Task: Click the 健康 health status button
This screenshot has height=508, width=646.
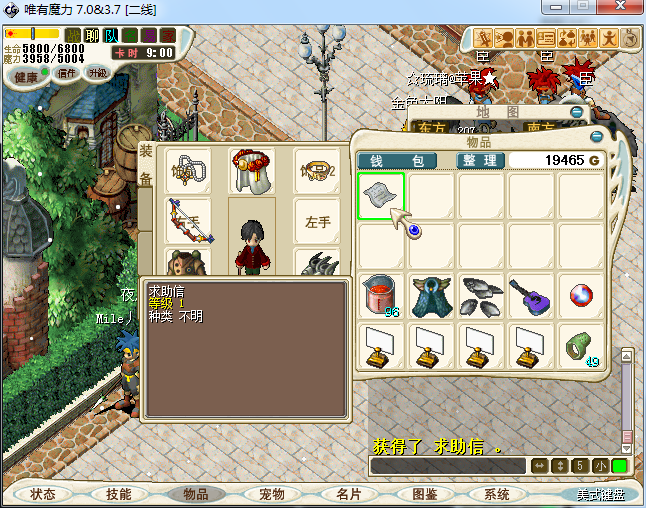Action: point(27,77)
